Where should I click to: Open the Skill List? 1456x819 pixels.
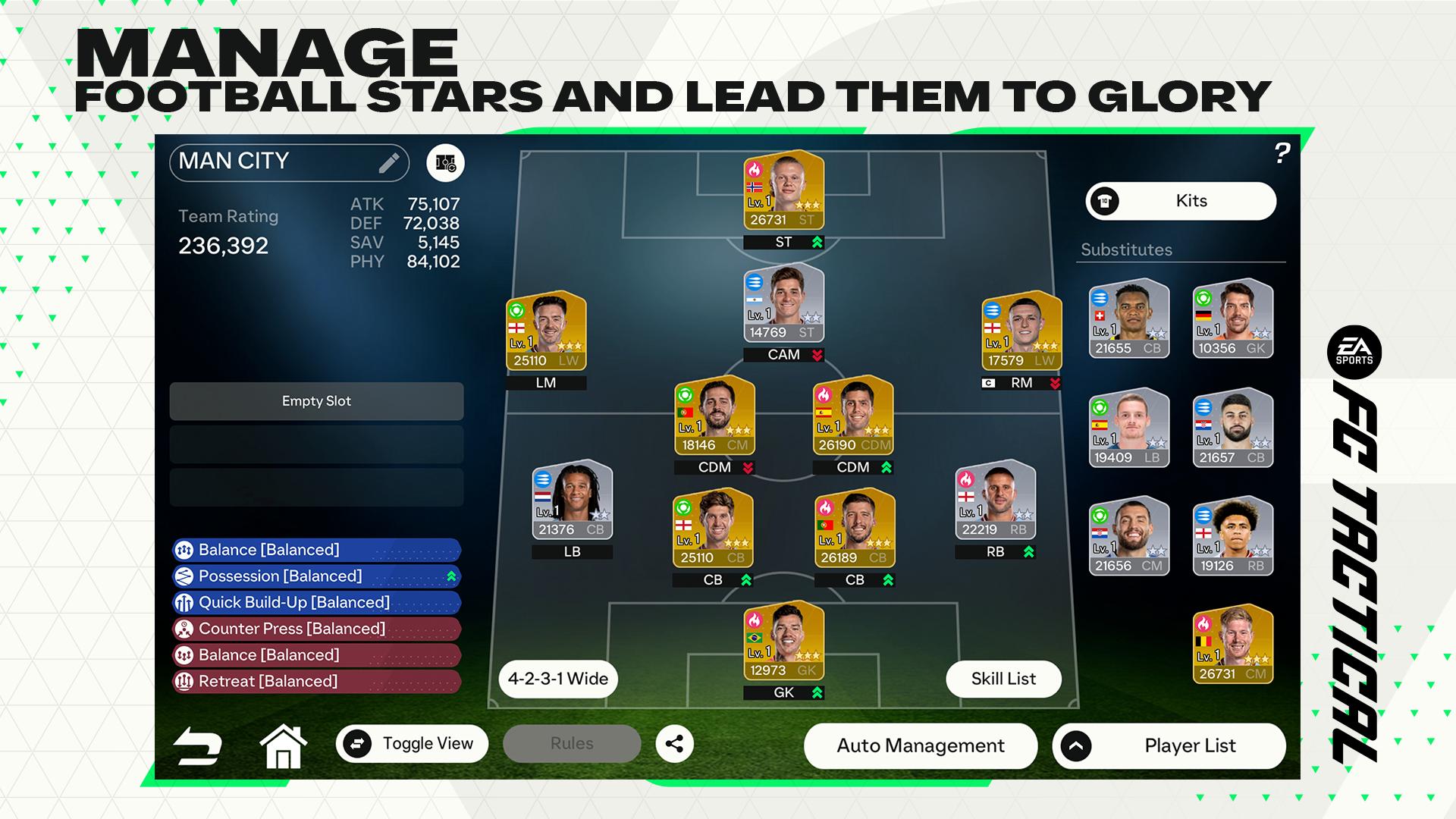point(1003,679)
